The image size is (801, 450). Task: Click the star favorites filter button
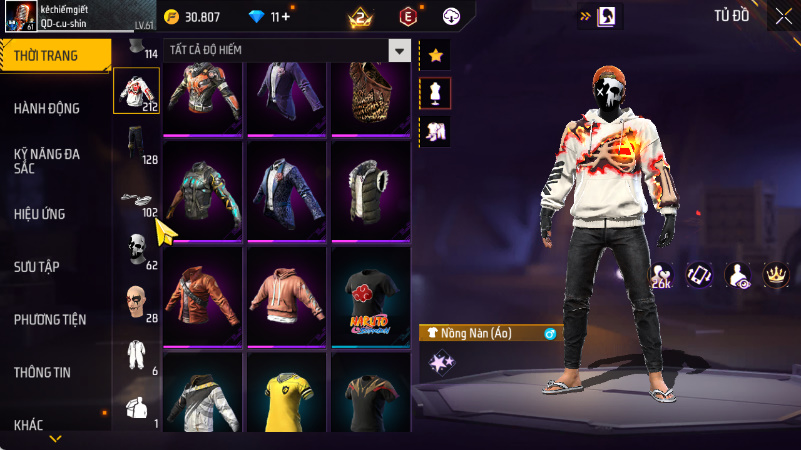coord(435,56)
